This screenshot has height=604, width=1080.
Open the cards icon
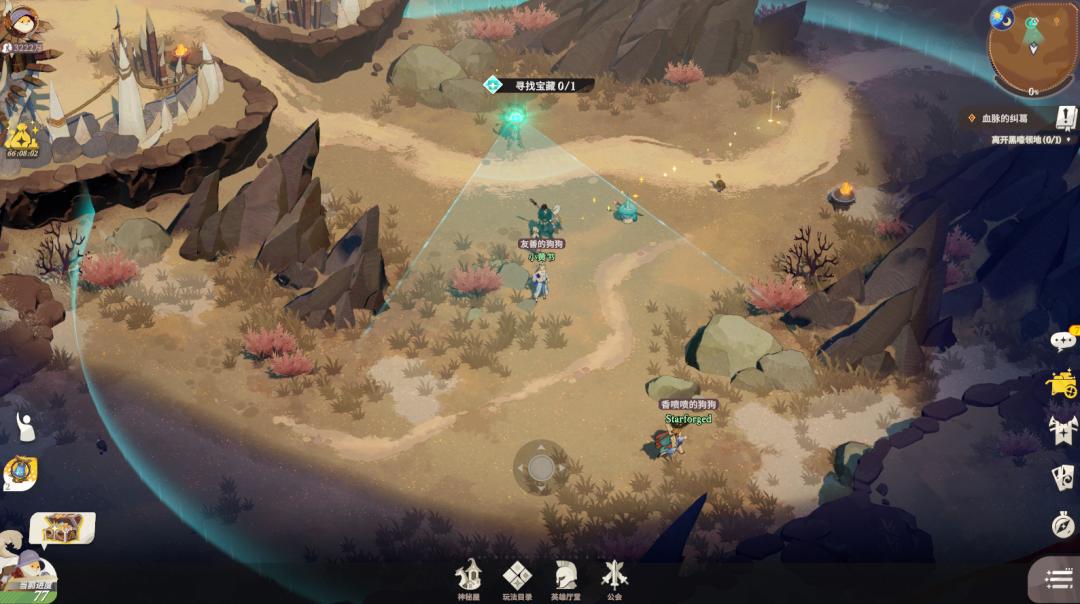[1063, 477]
